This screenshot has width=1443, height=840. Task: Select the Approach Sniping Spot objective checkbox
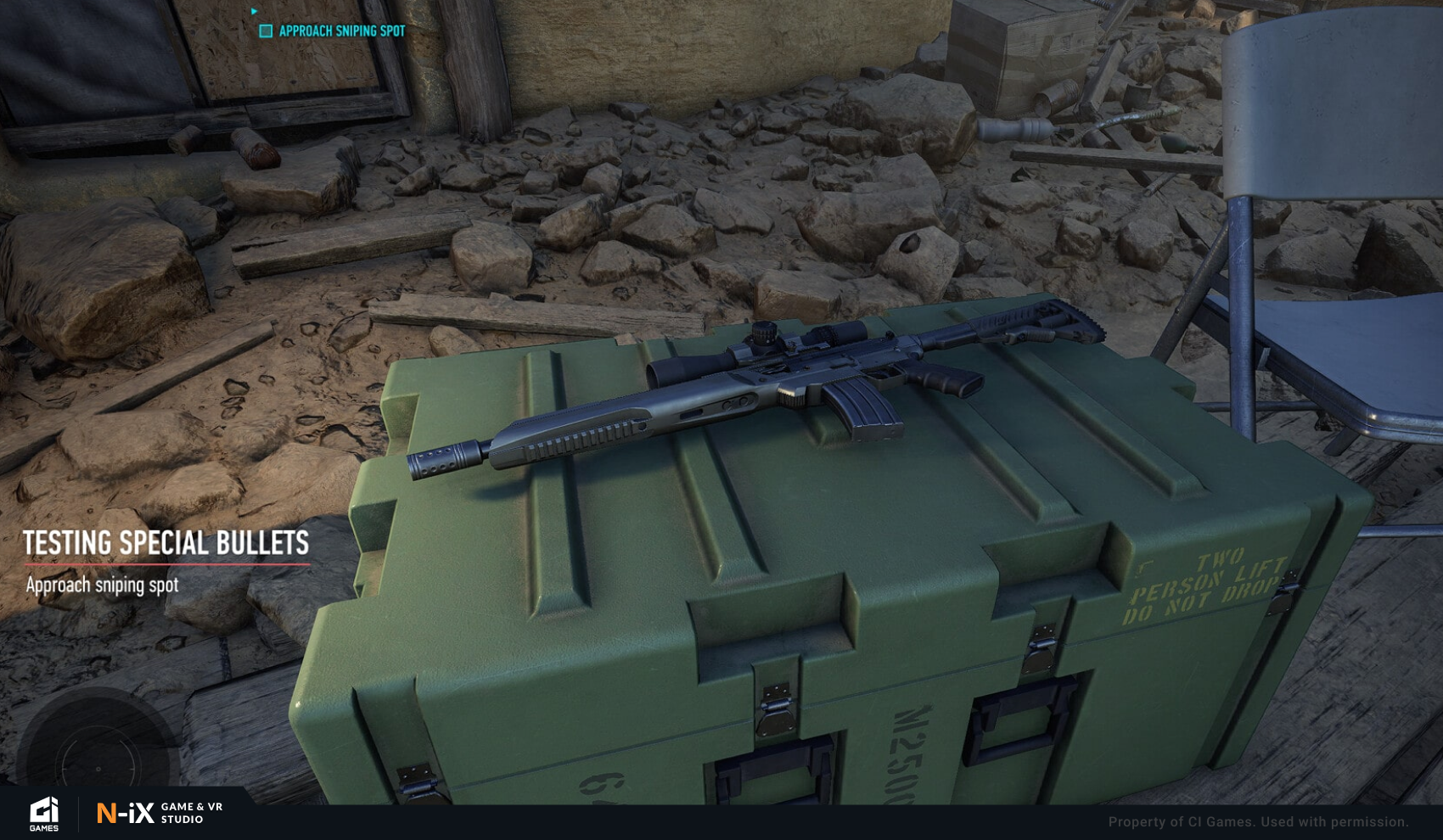pos(266,31)
